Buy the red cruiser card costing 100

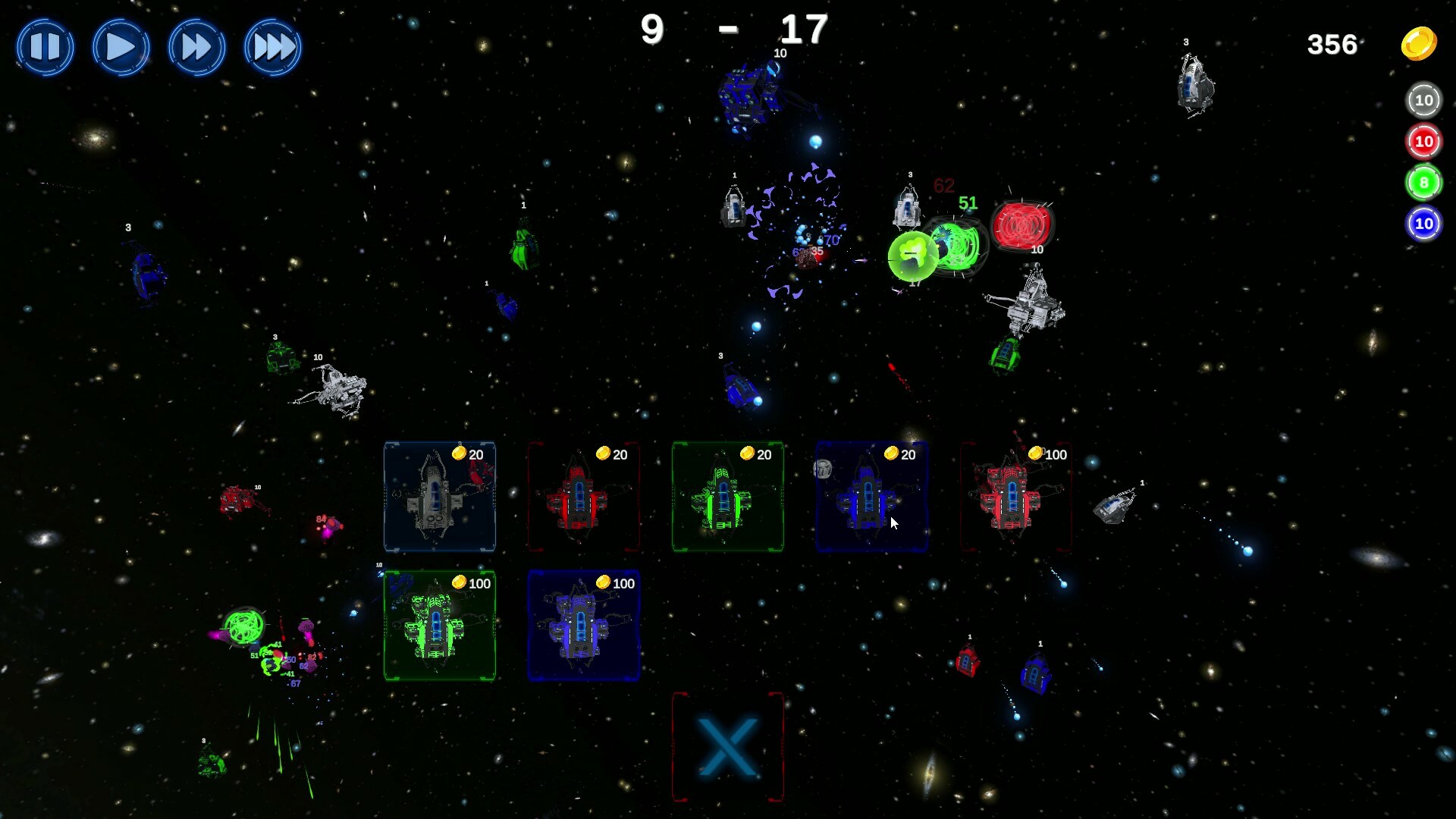tap(1016, 498)
